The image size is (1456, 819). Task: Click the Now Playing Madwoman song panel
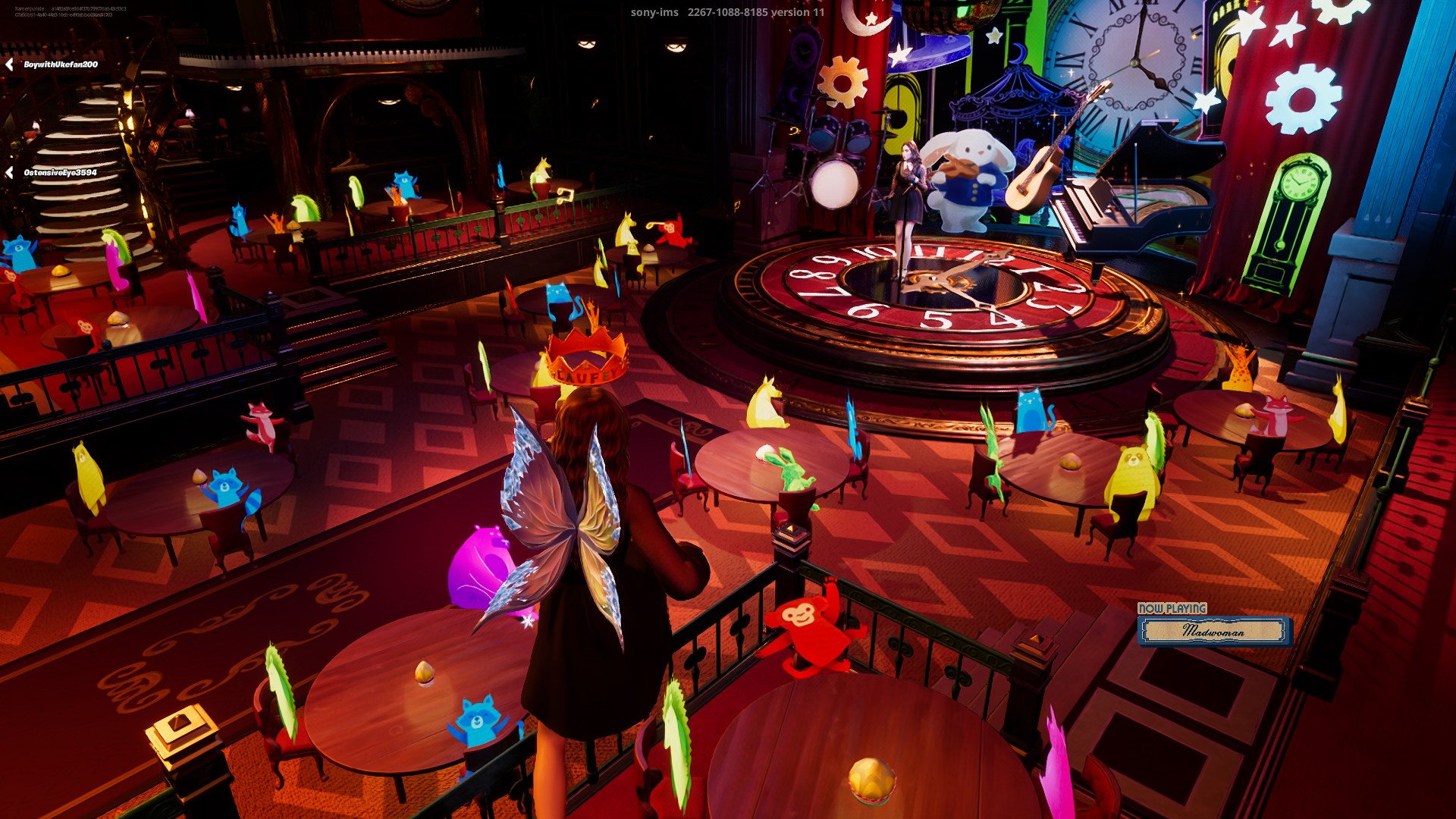[x=1213, y=630]
